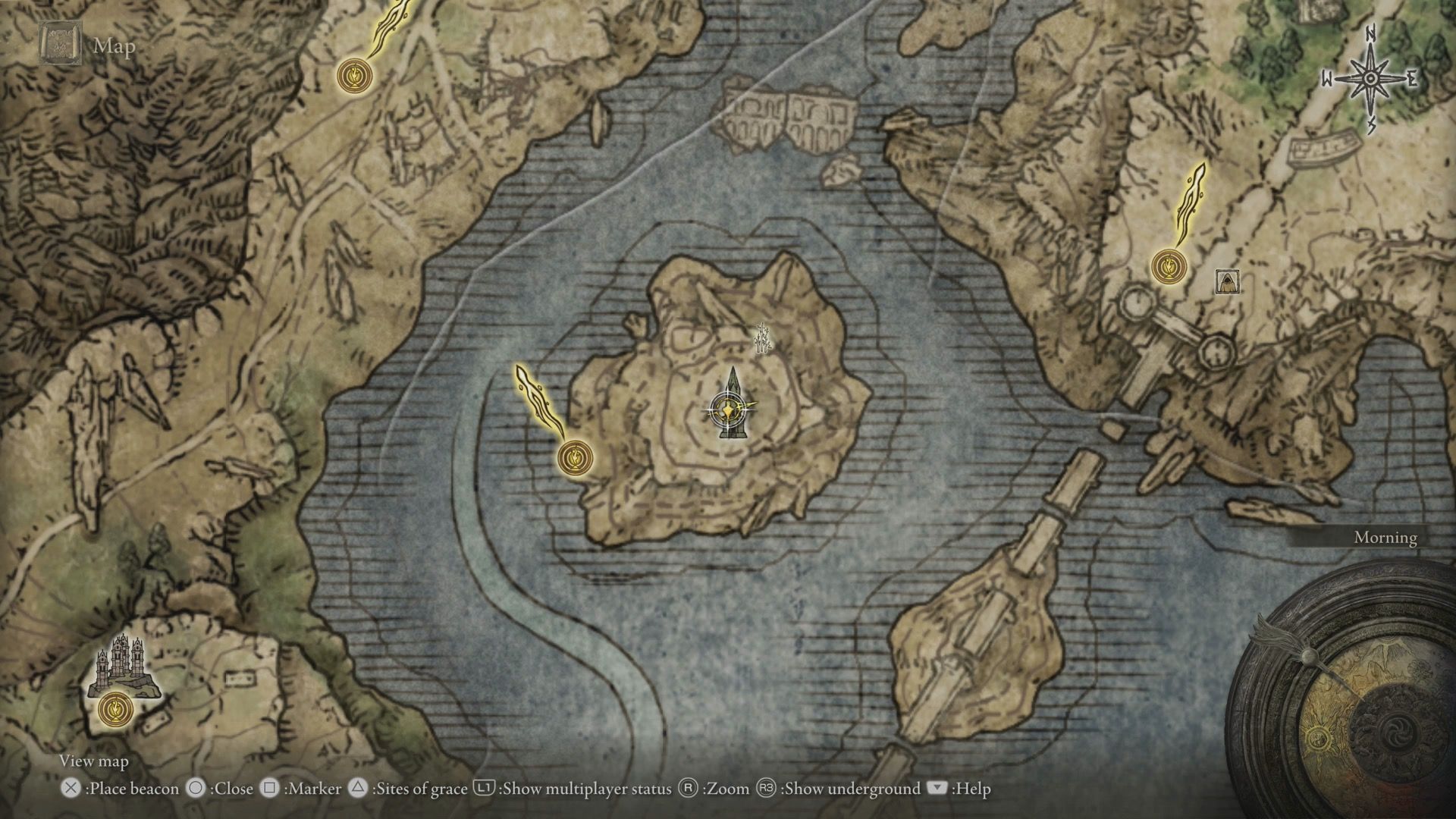Click the northwest Site of Grace icon
This screenshot has width=1456, height=819.
pyautogui.click(x=354, y=76)
